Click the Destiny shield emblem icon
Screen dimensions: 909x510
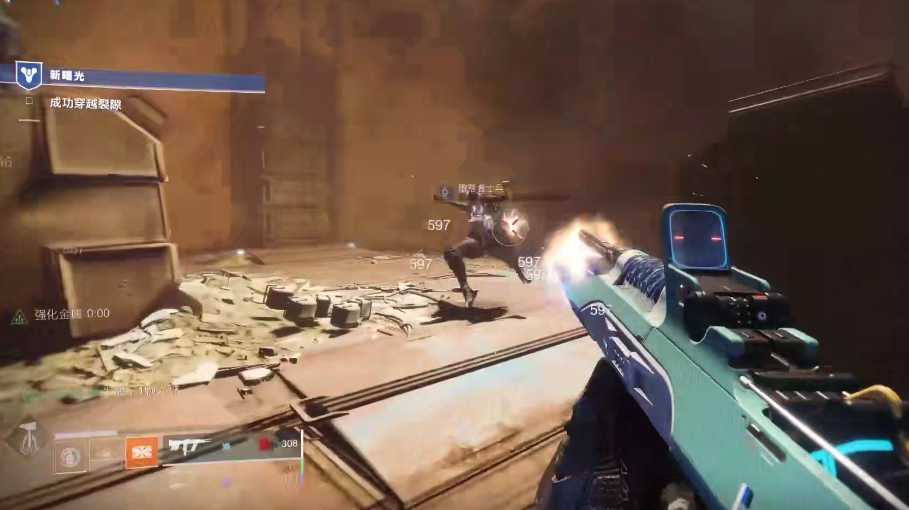click(30, 73)
